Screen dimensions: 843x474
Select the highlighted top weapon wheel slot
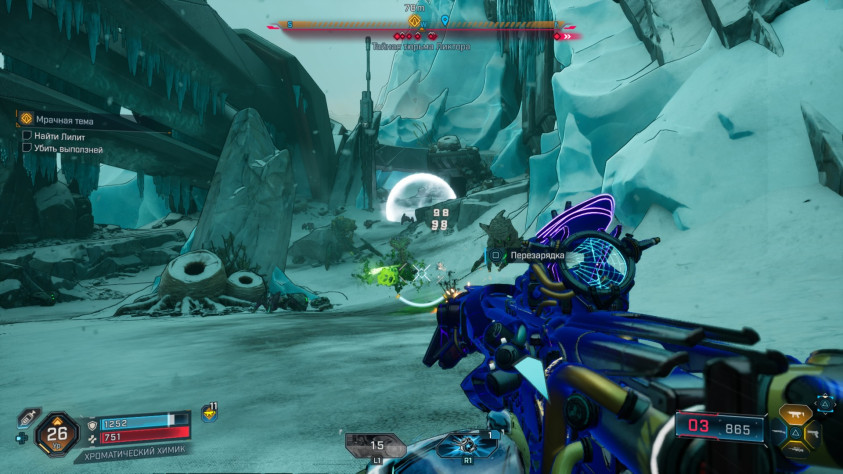tap(798, 412)
